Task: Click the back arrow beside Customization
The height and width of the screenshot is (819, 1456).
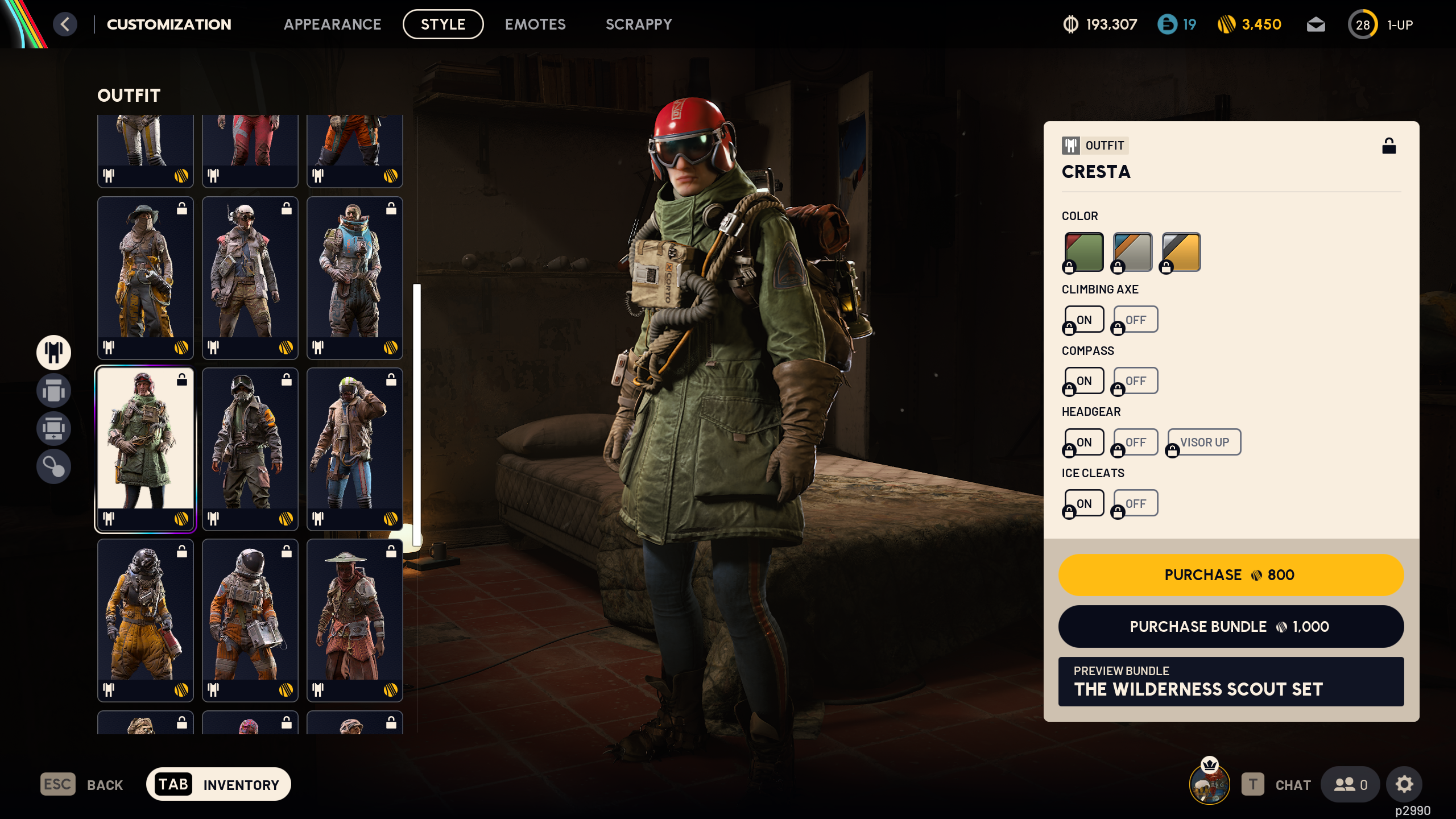Action: click(65, 24)
